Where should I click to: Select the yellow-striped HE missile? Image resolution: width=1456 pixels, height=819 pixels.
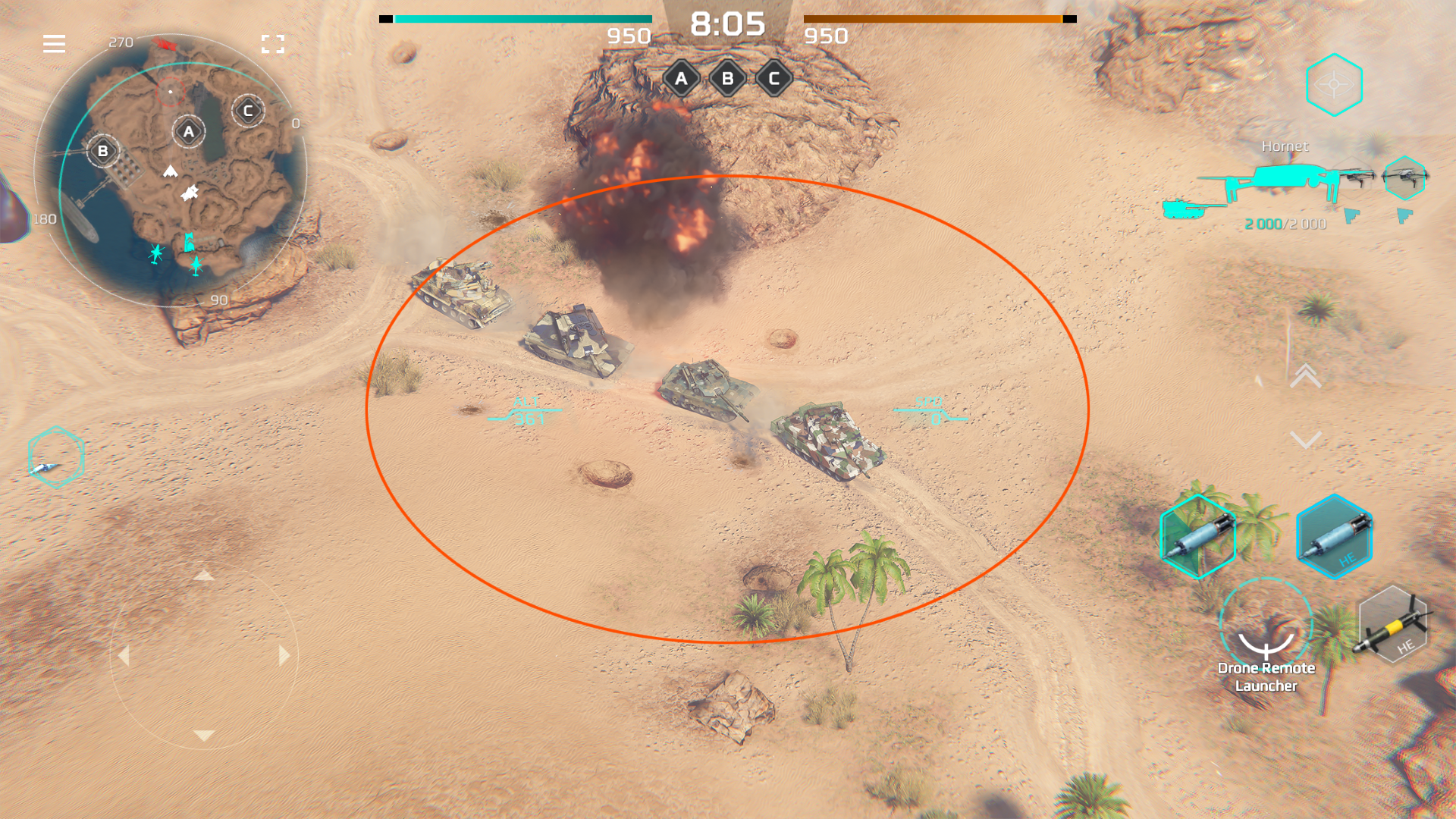1393,626
